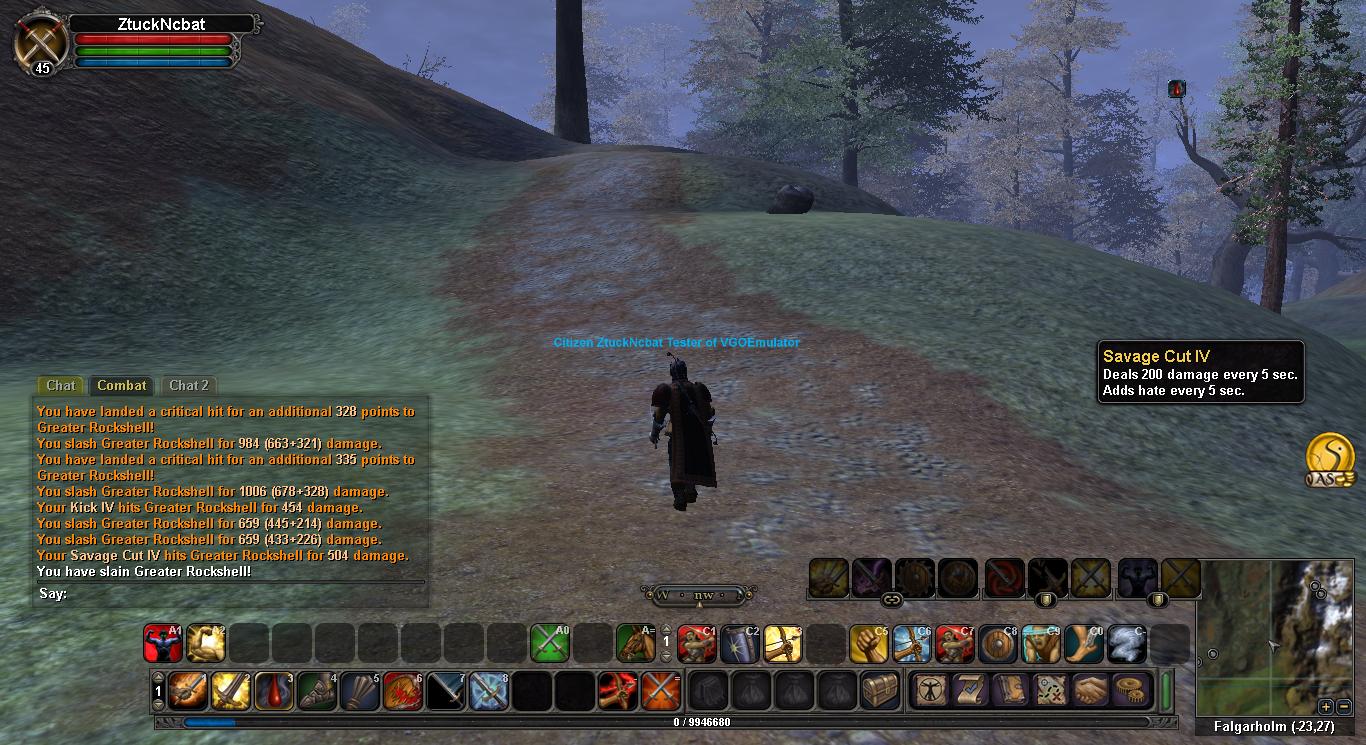1366x745 pixels.
Task: Select the Combat log tab
Action: [122, 385]
